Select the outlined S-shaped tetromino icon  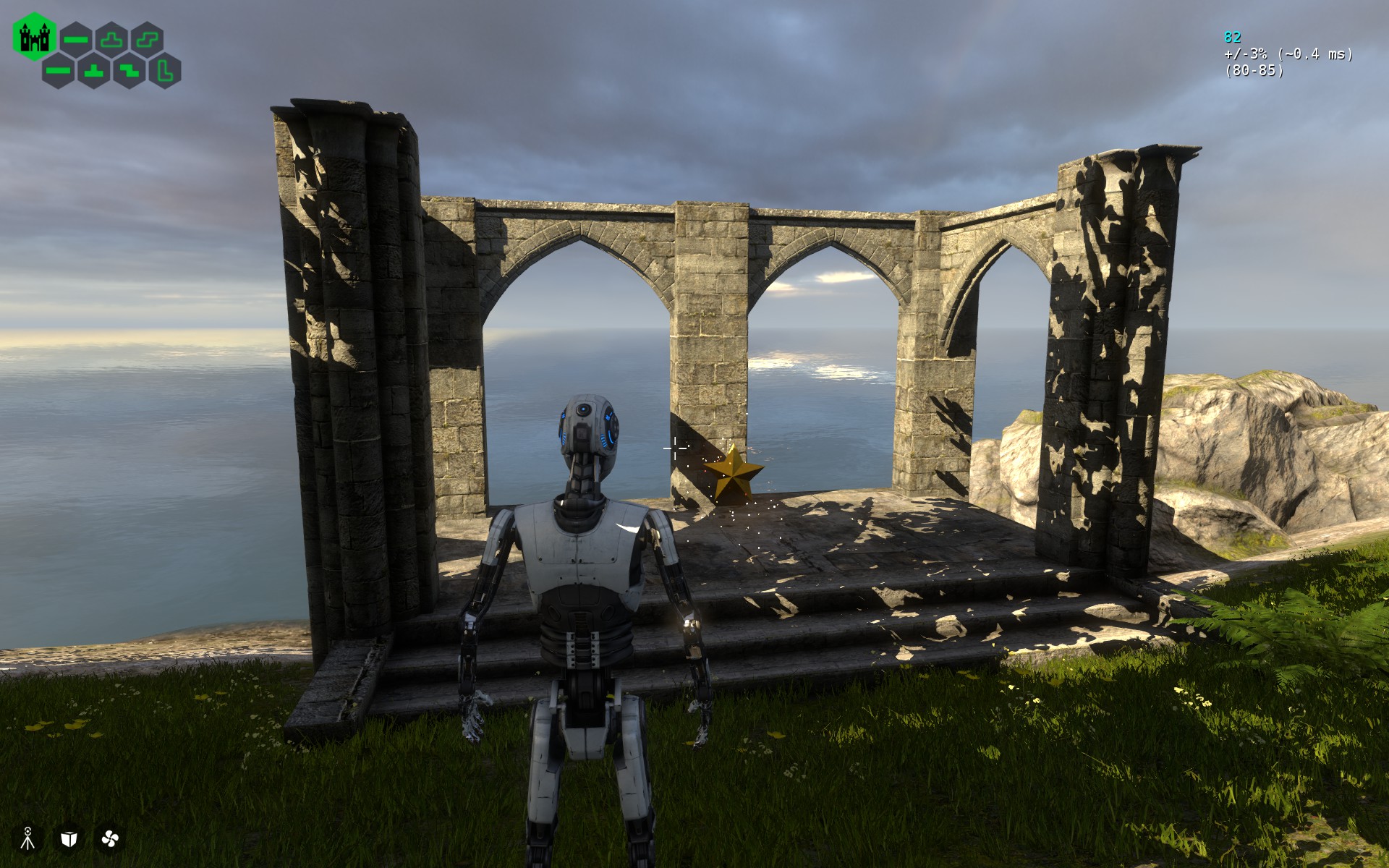coord(147,39)
